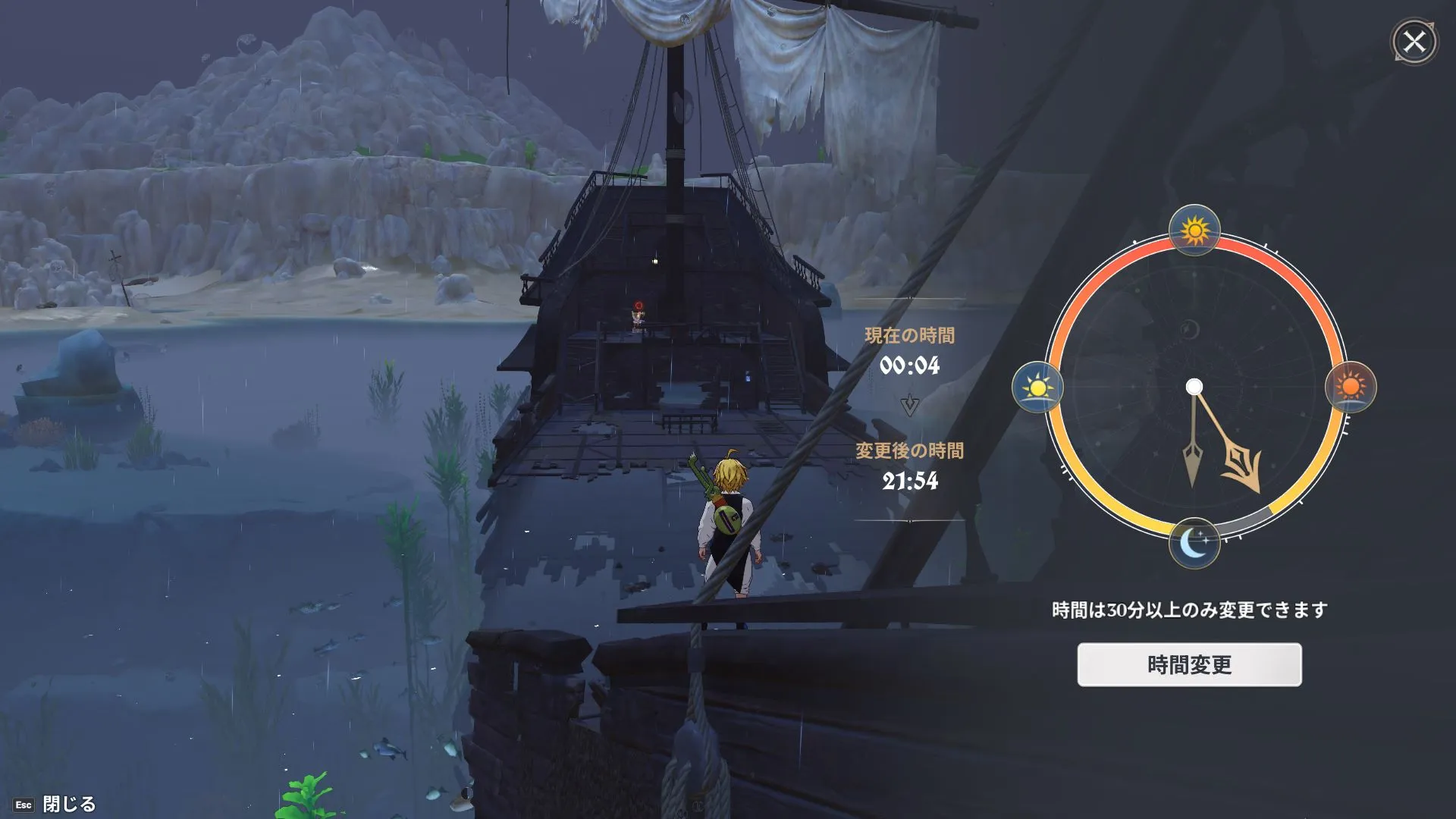Select the crescent moon night icon
Viewport: 1456px width, 819px height.
coord(1194,543)
